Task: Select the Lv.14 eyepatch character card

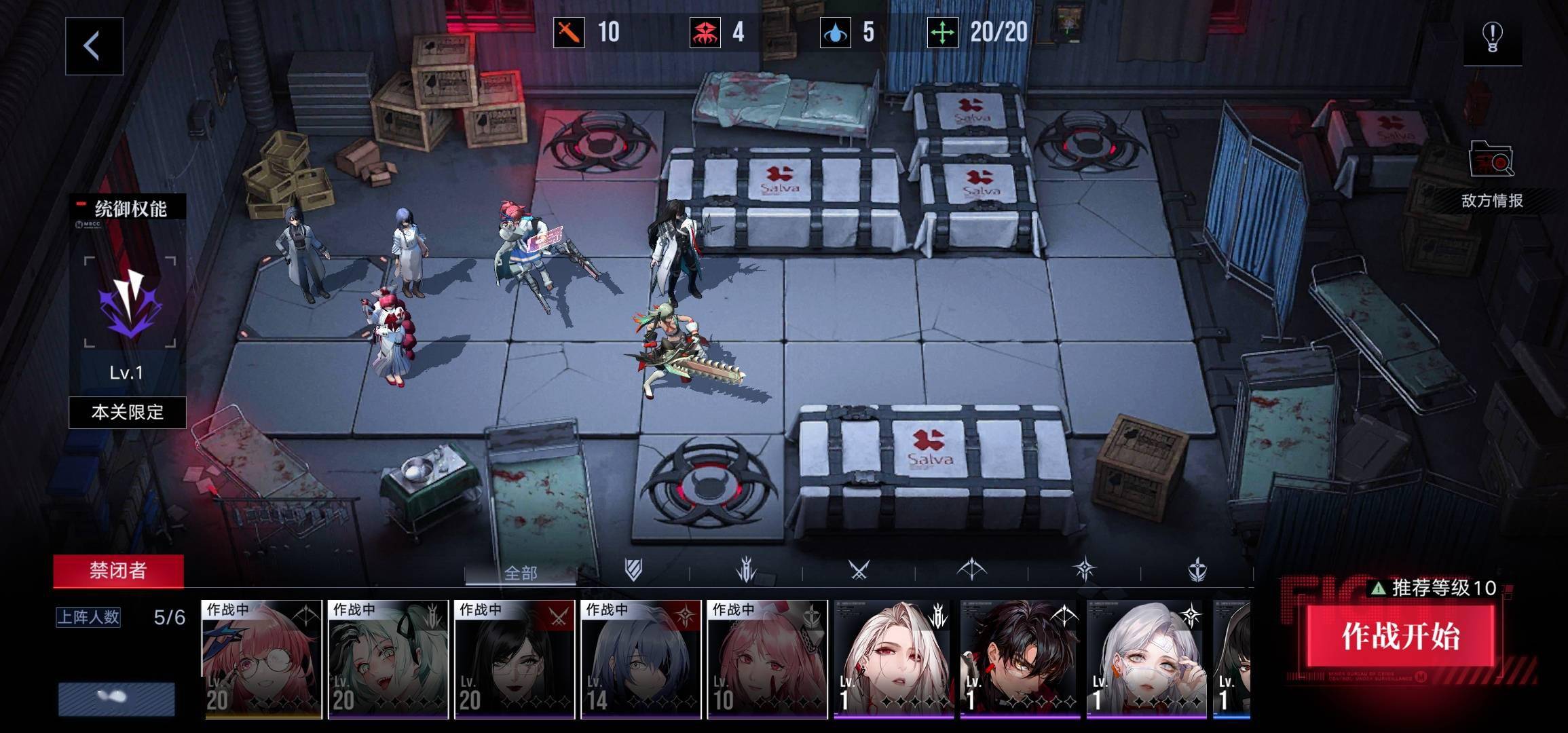Action: [641, 659]
